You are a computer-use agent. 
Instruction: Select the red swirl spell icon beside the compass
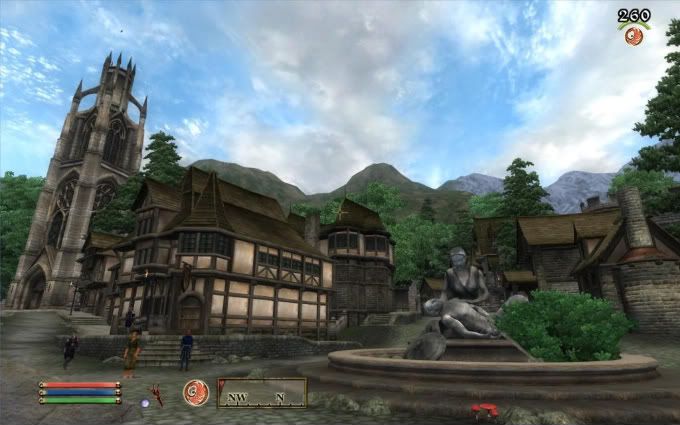pos(196,392)
